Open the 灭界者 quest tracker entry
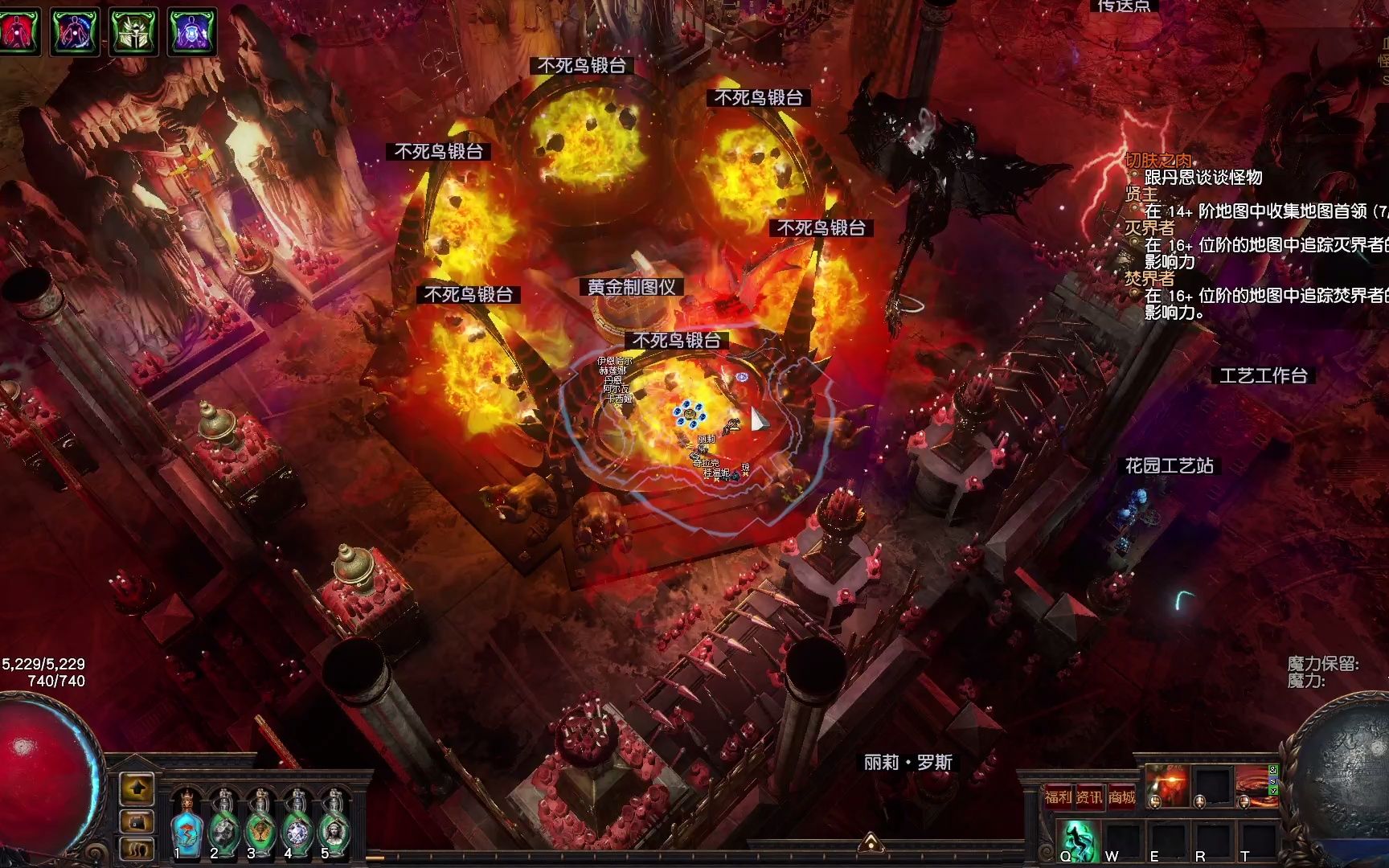Screen dimensions: 1389x868 tap(1149, 228)
